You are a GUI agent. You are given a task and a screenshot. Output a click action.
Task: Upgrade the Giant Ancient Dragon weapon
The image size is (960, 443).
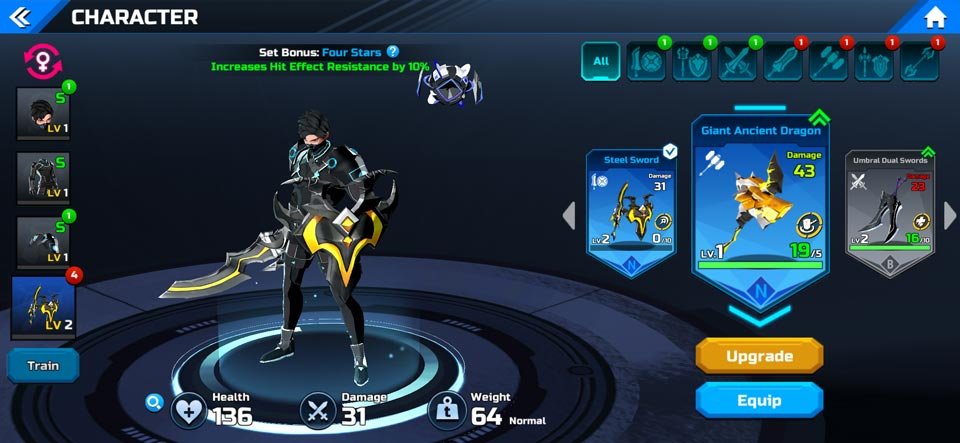pos(759,356)
